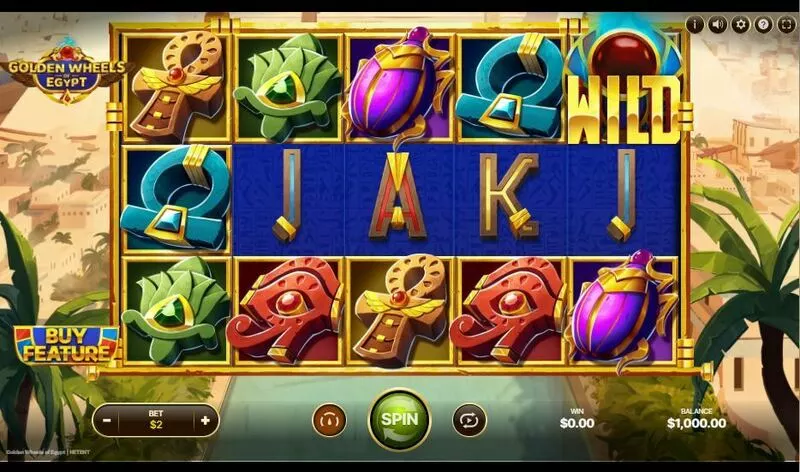
Task: Toggle the game sound
Action: click(718, 24)
